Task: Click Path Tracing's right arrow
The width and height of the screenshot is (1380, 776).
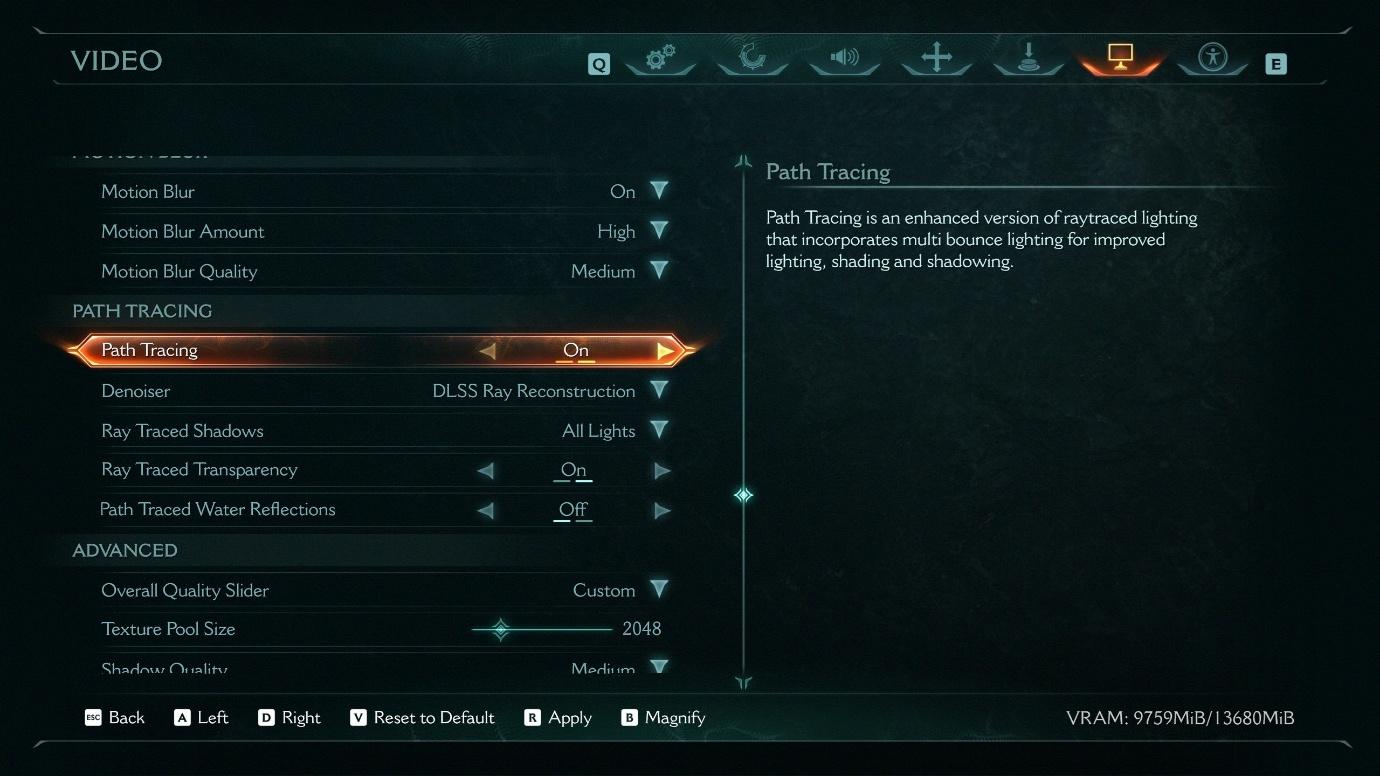Action: (664, 351)
